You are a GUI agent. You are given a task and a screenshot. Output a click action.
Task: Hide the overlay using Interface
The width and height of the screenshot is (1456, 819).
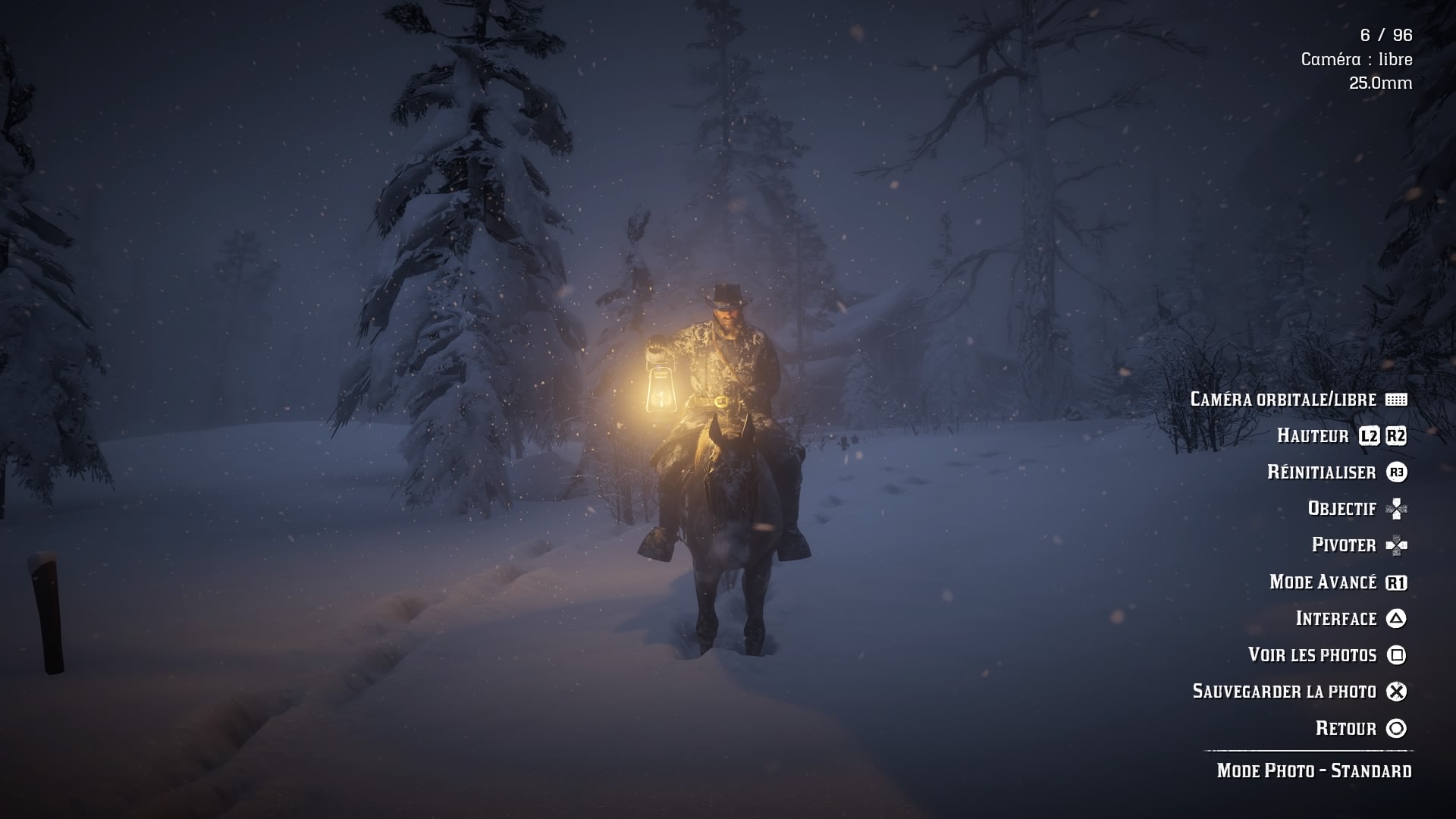click(1335, 618)
